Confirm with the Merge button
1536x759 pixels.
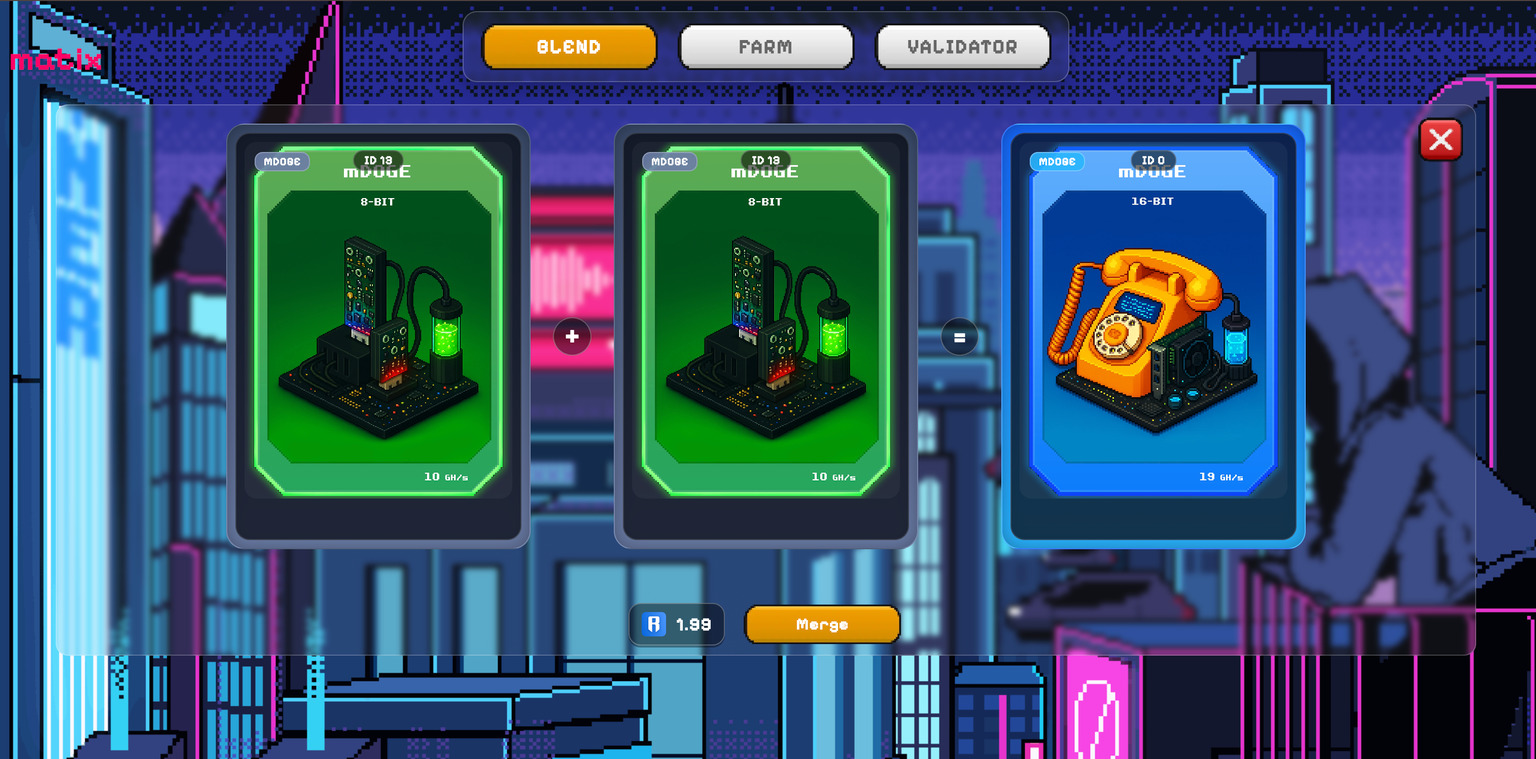[x=822, y=624]
